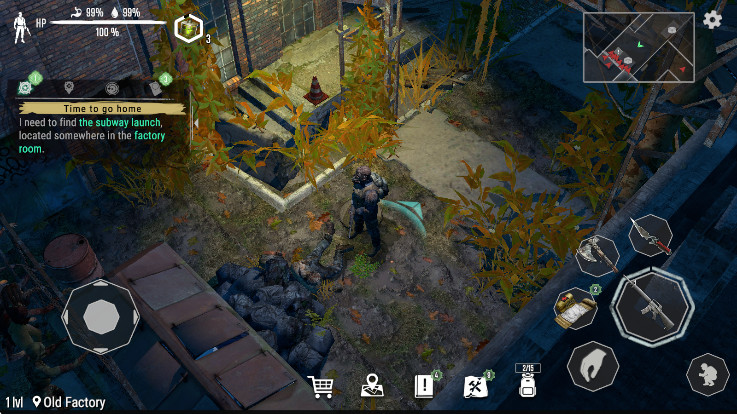Select the serrated knife weapon slot
Image resolution: width=737 pixels, height=414 pixels.
coord(650,235)
